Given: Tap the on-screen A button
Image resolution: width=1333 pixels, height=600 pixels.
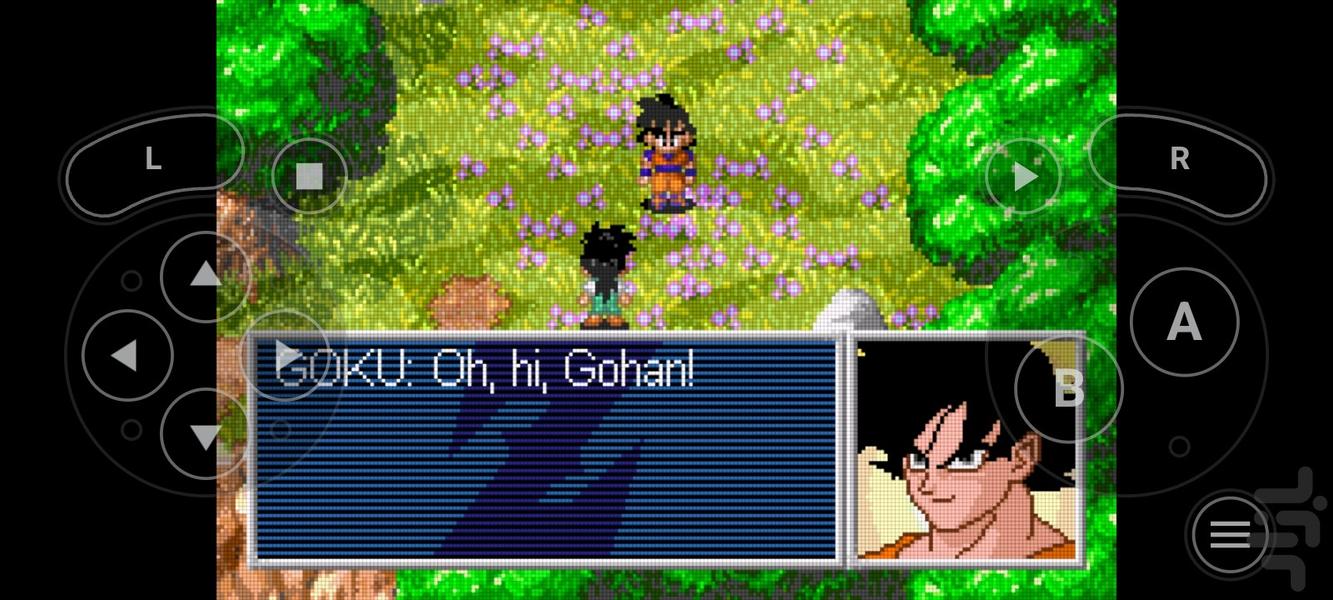Looking at the screenshot, I should click(1184, 322).
